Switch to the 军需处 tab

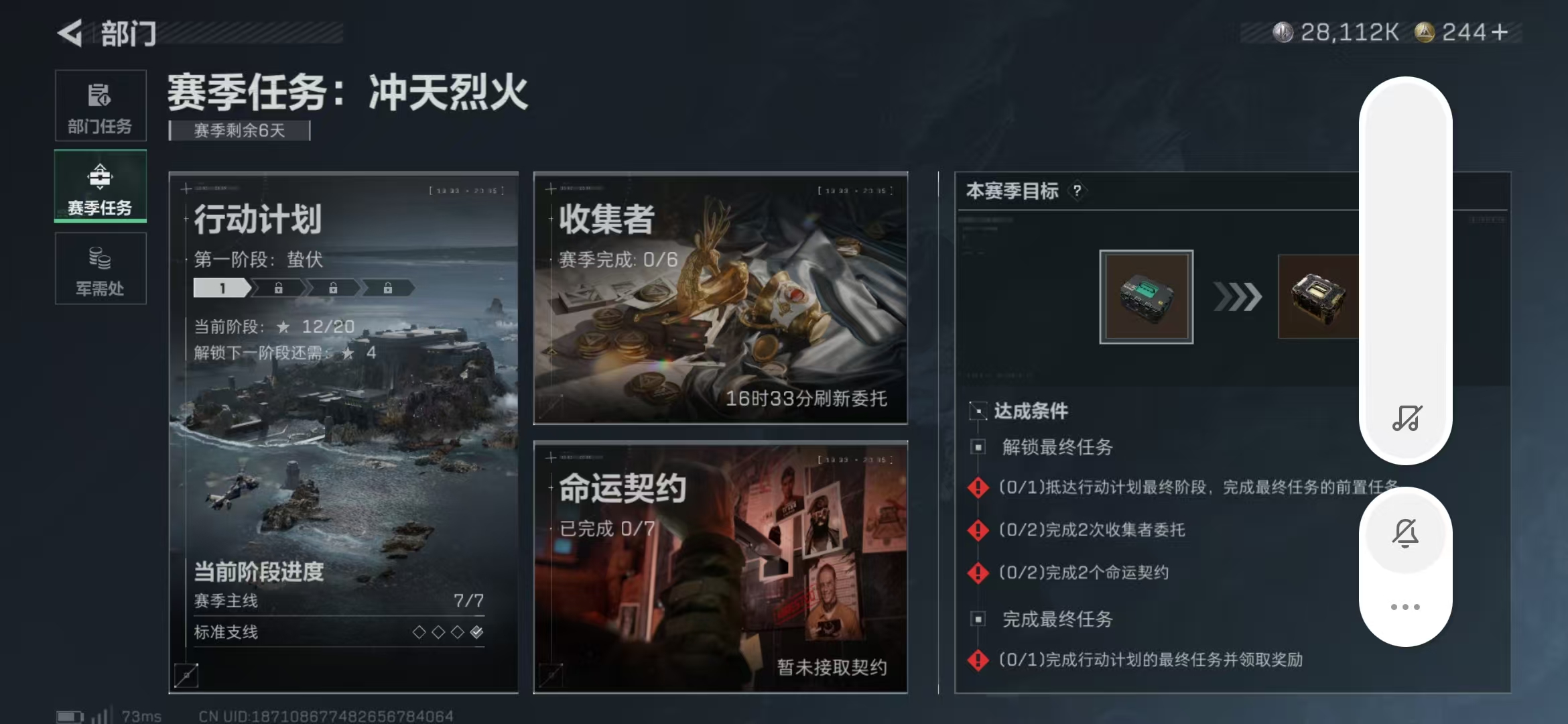pyautogui.click(x=101, y=268)
